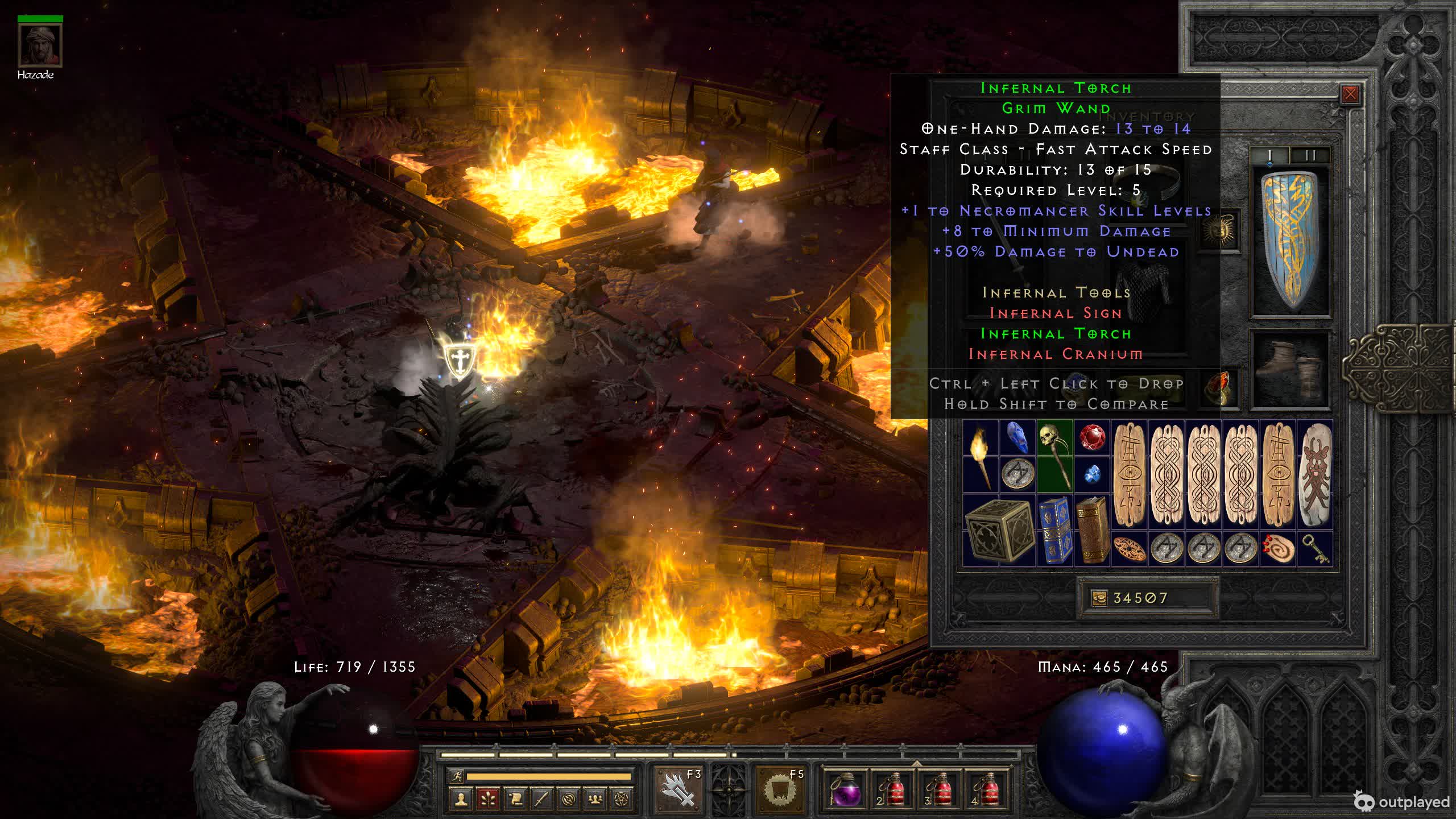Toggle the run/walk button
Image resolution: width=1456 pixels, height=819 pixels.
456,776
